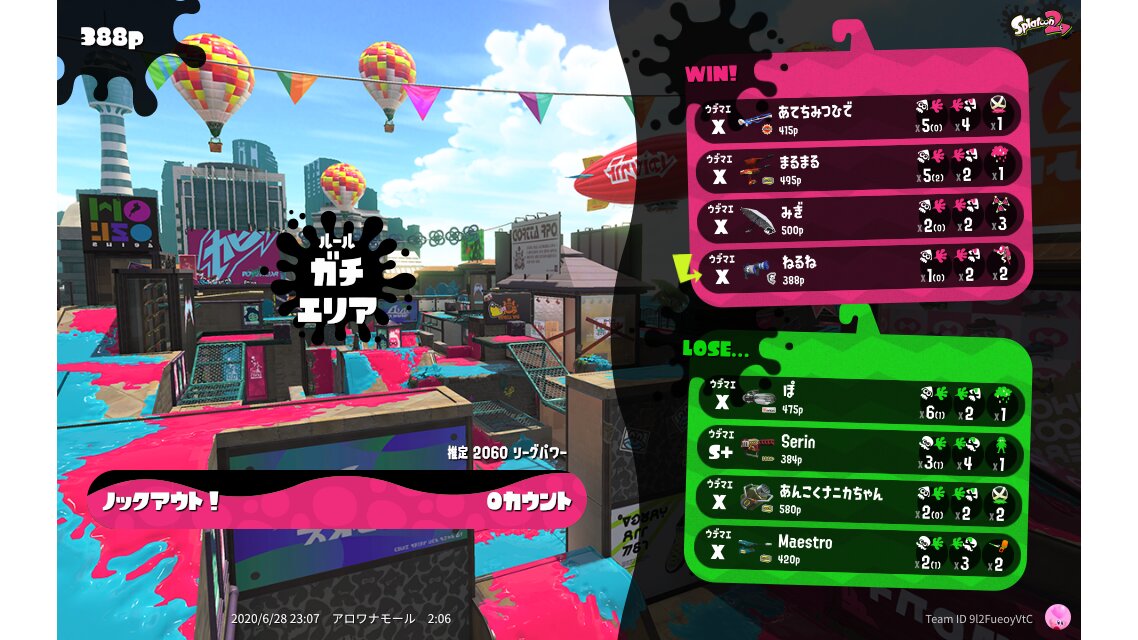Click the Splatoon 2 logo
1138x640 pixels.
coord(1043,24)
